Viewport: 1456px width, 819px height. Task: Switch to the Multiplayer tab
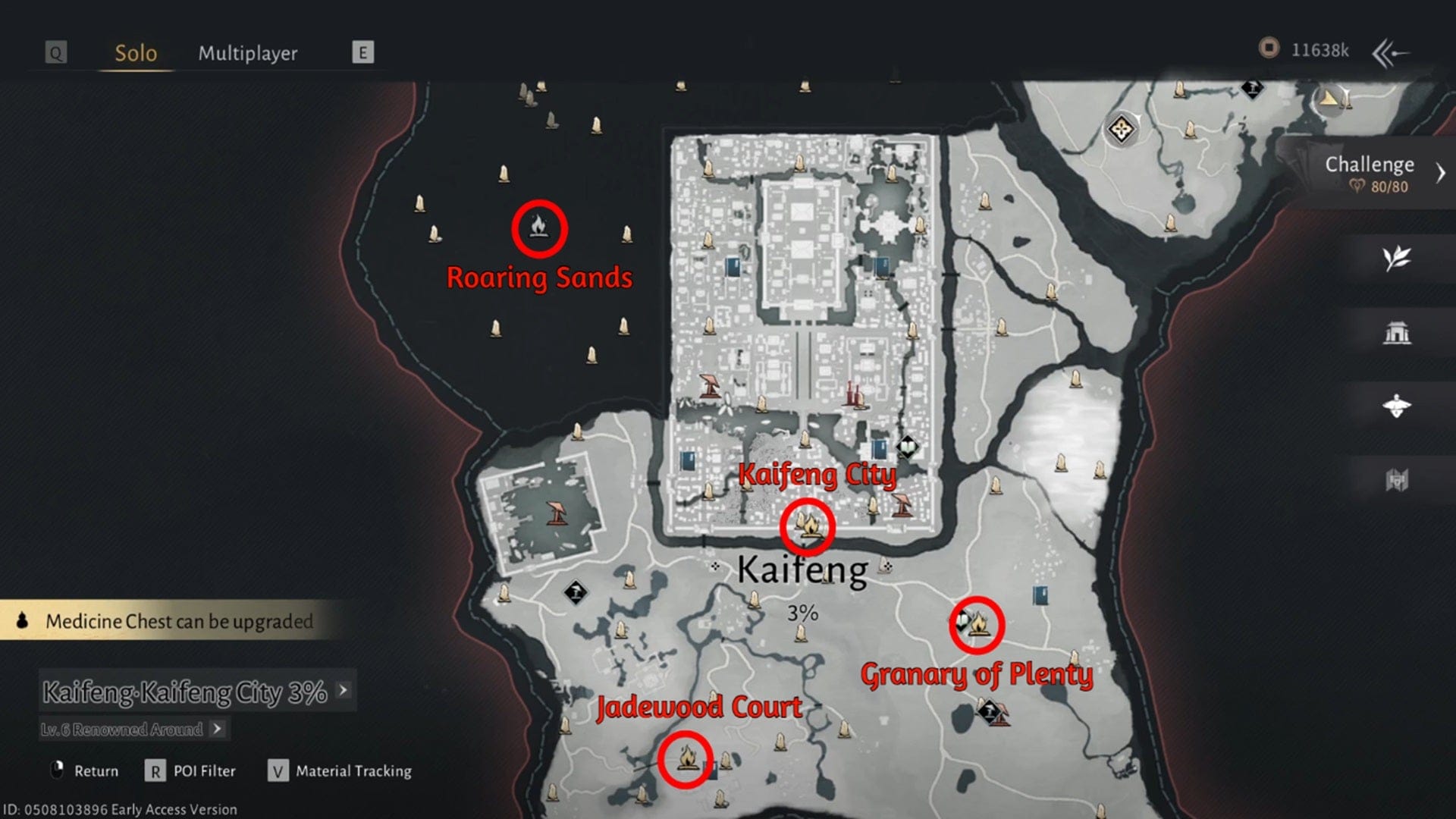(x=249, y=53)
